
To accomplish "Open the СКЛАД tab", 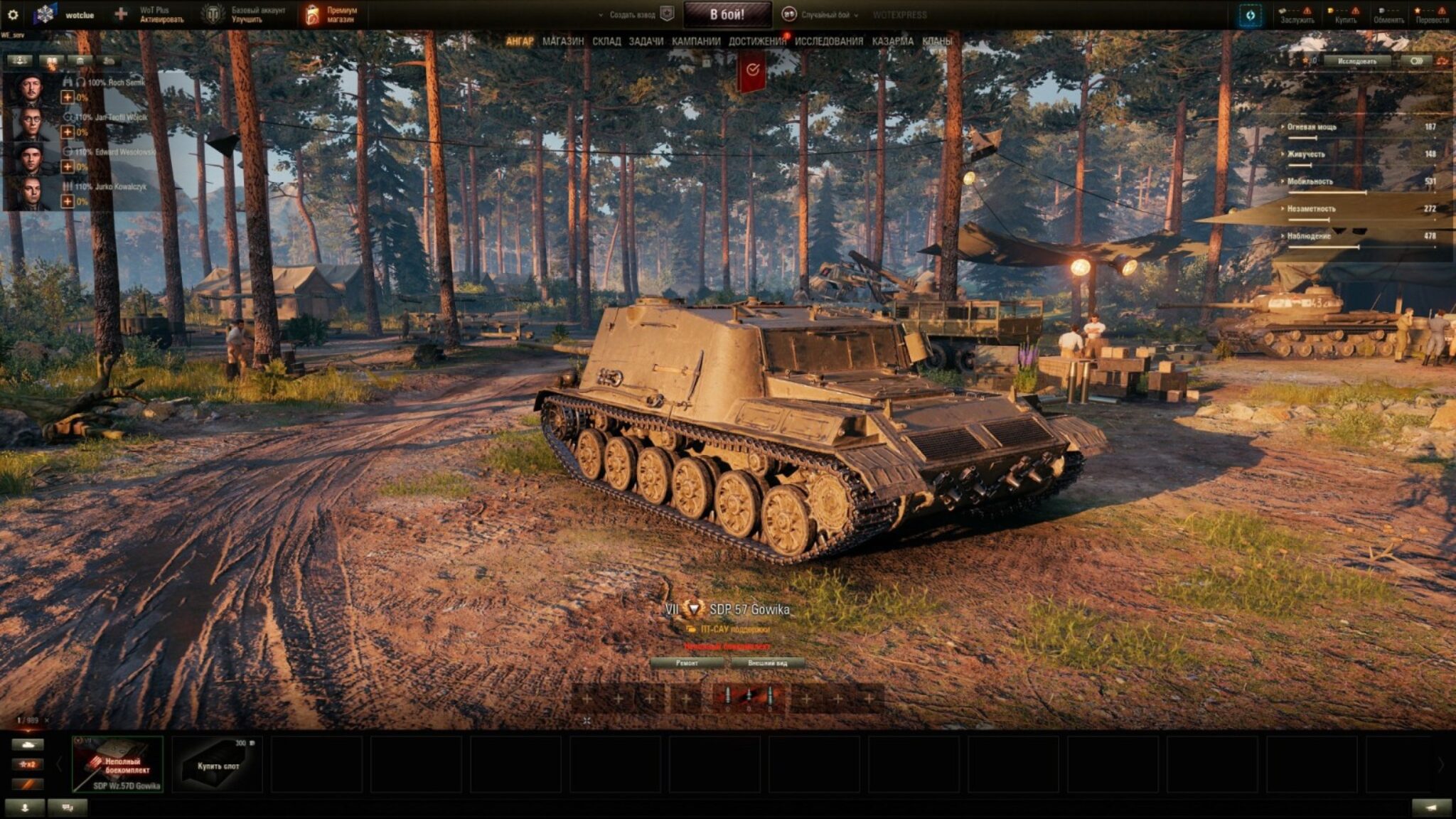I will pyautogui.click(x=606, y=41).
